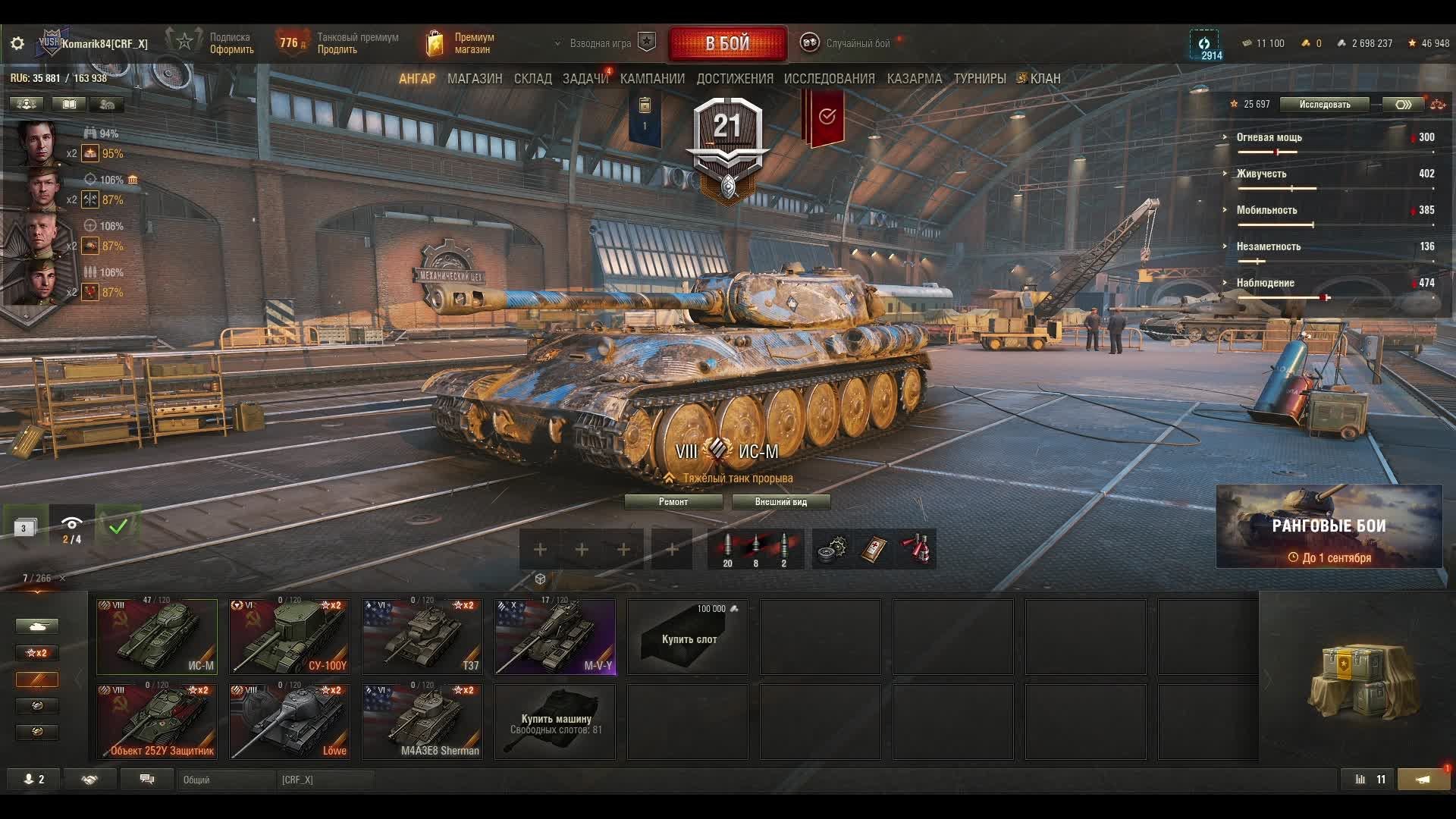Click the Ремонт repair button
Viewport: 1456px width, 819px height.
pyautogui.click(x=673, y=502)
